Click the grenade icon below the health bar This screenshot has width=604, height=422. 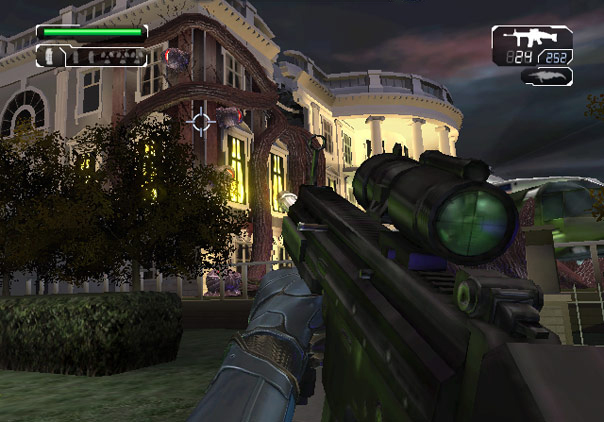46,57
